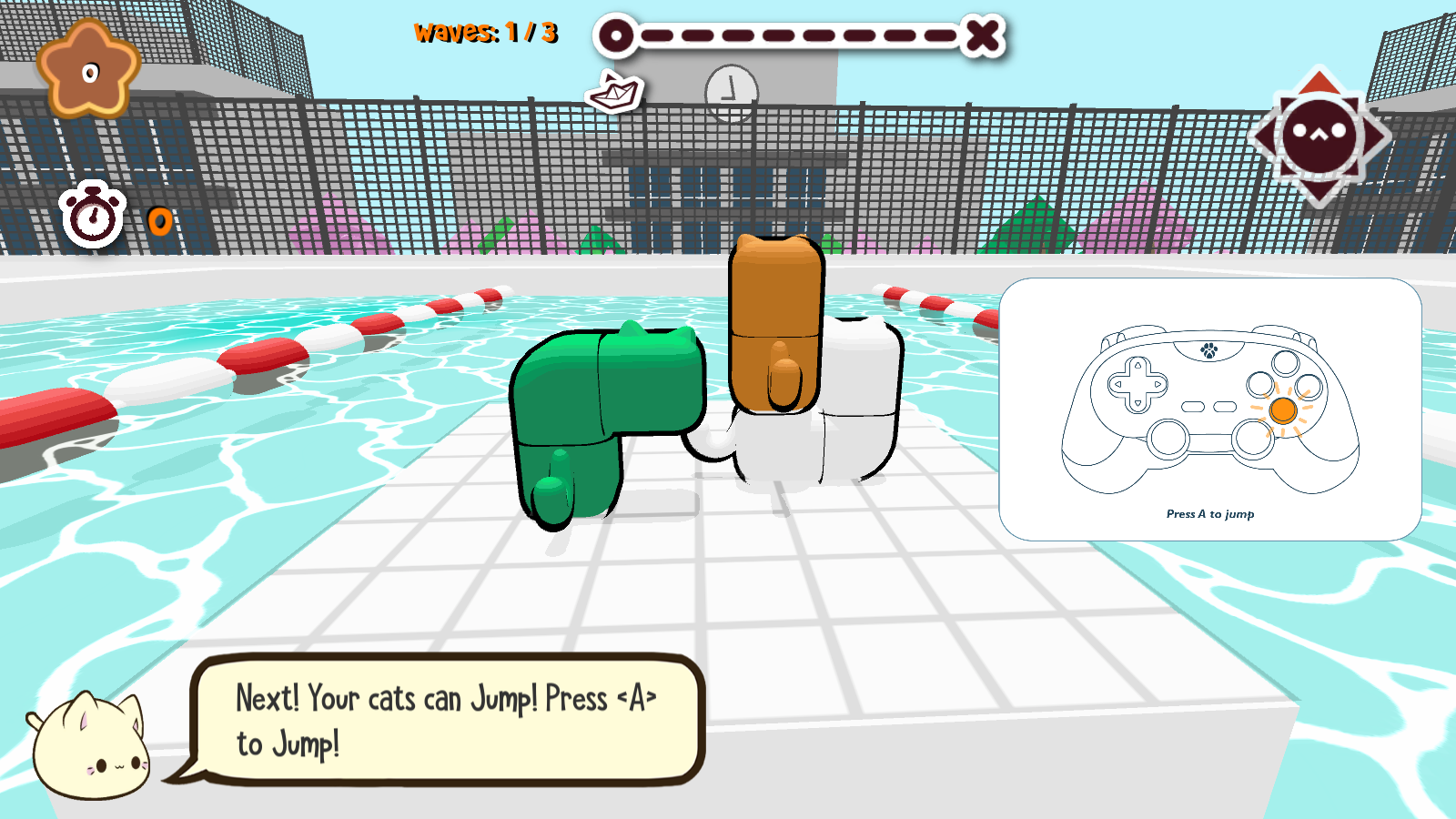Click the controller jump tutorial panel
Viewport: 1456px width, 819px height.
1209,409
